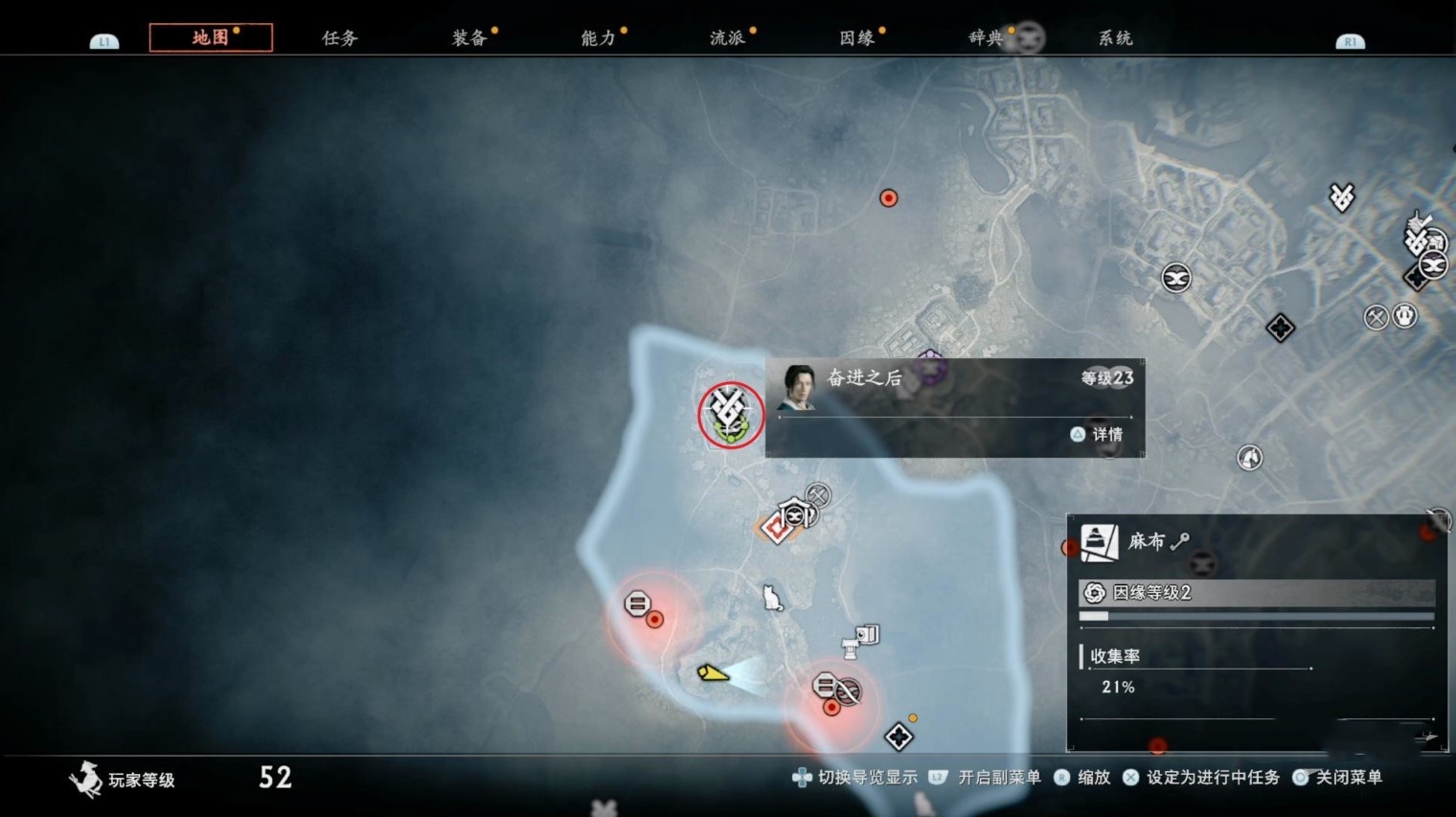The height and width of the screenshot is (817, 1456).
Task: Open the 装备 tab
Action: coord(469,38)
